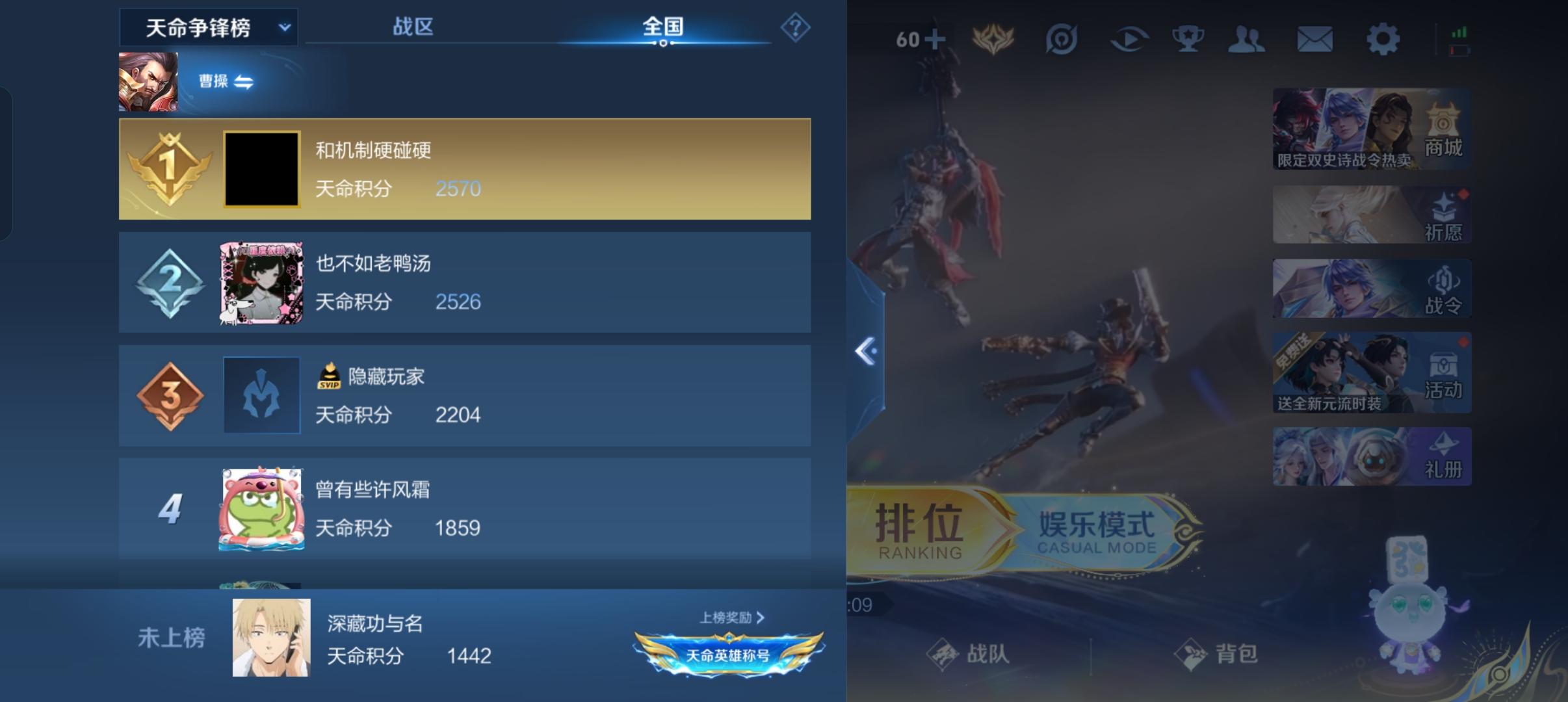The width and height of the screenshot is (1568, 702).
Task: Collapse the leaderboard with the left arrow
Action: (x=865, y=351)
